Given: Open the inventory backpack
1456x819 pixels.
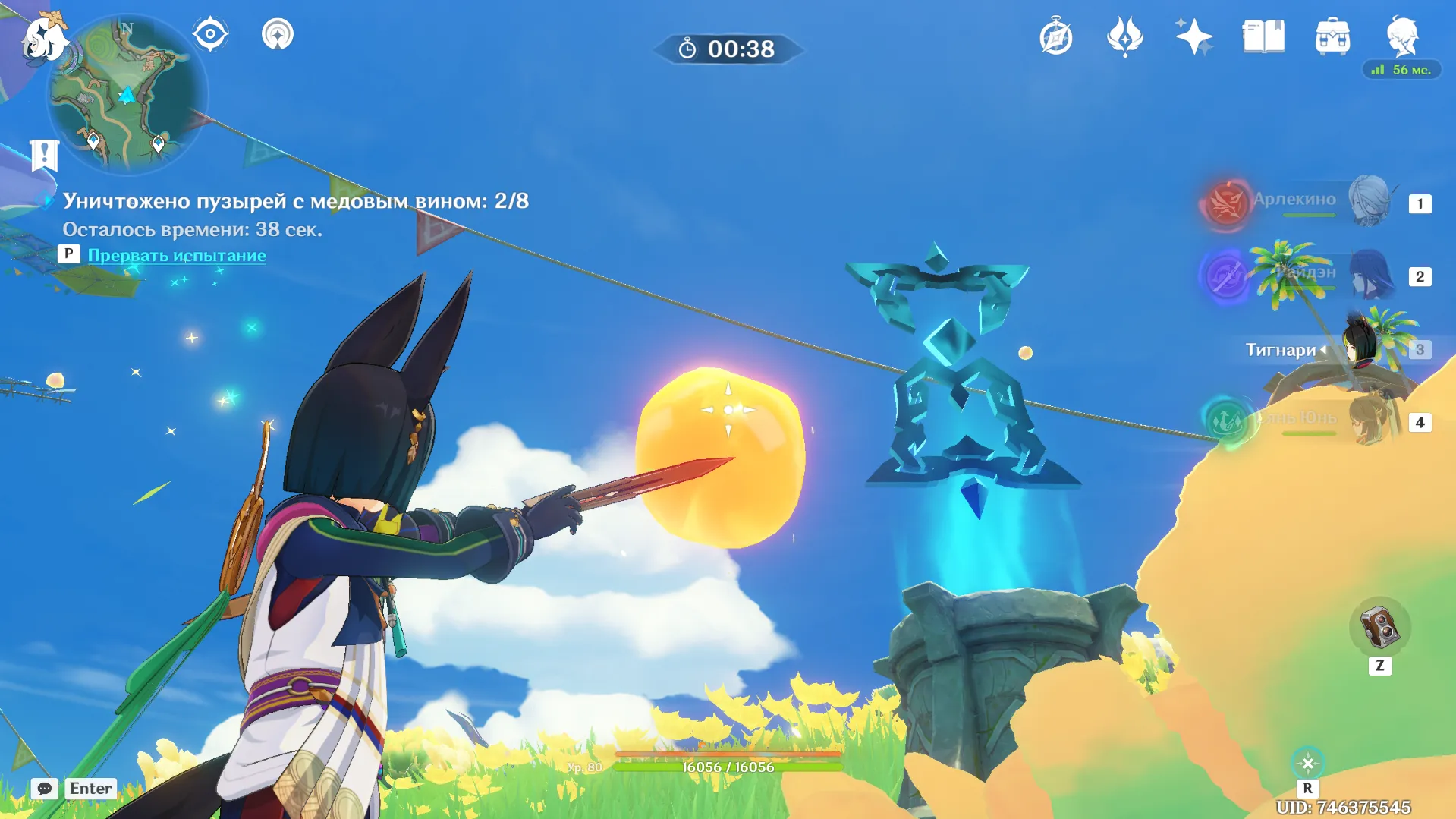Looking at the screenshot, I should [x=1334, y=35].
